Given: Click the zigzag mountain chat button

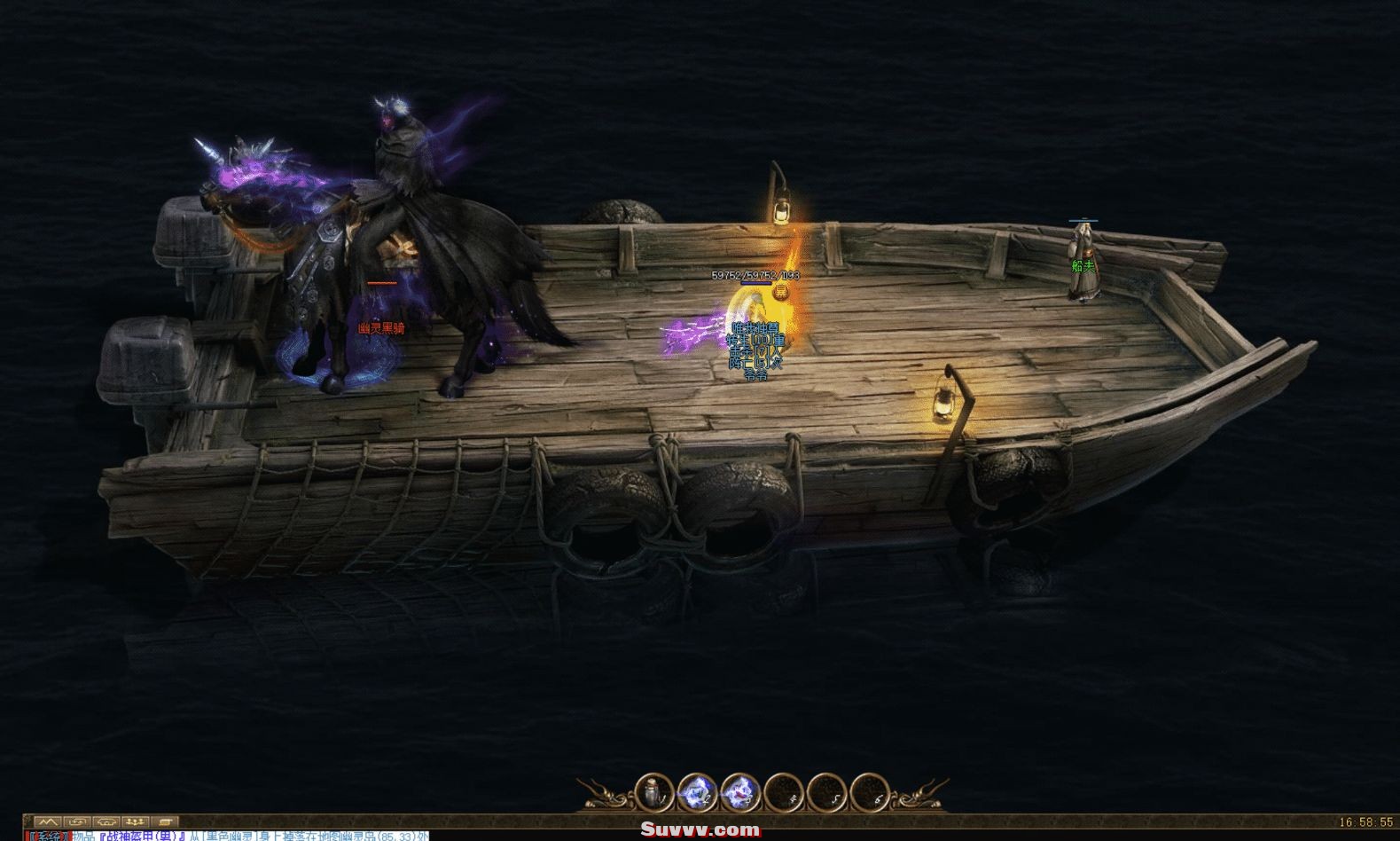Looking at the screenshot, I should 47,821.
